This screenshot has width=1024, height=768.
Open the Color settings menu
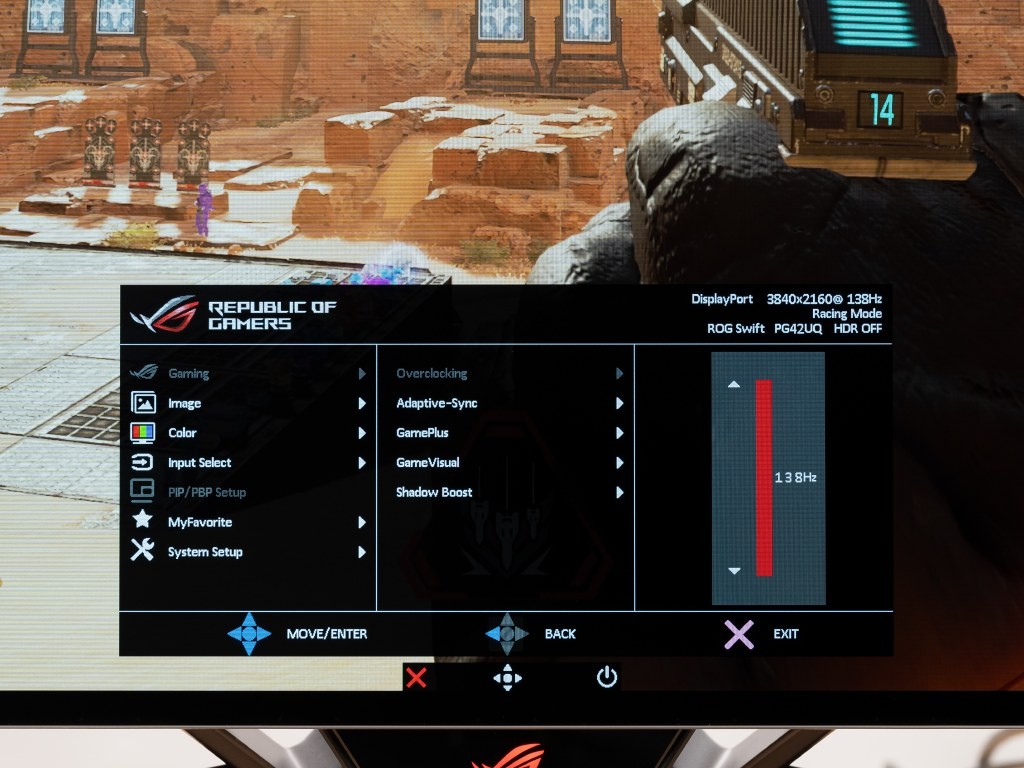[182, 433]
